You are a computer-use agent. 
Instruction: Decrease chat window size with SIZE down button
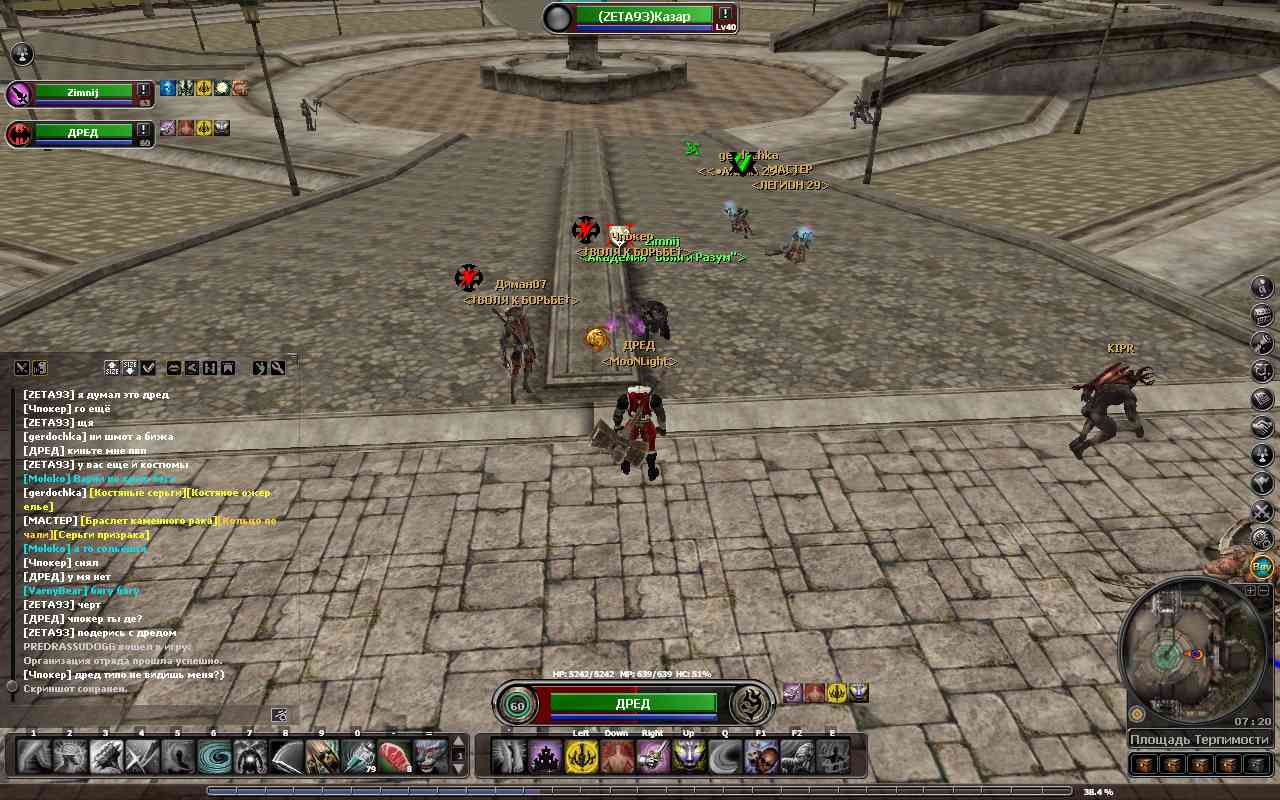coord(130,368)
